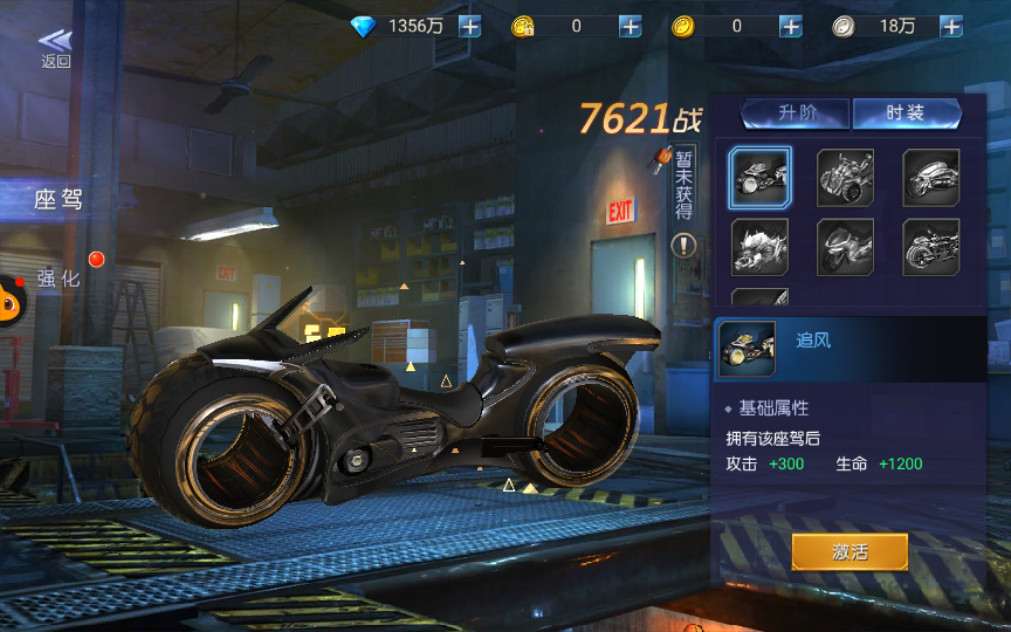Add silver coins with the plus button
The image size is (1011, 632).
(x=951, y=27)
